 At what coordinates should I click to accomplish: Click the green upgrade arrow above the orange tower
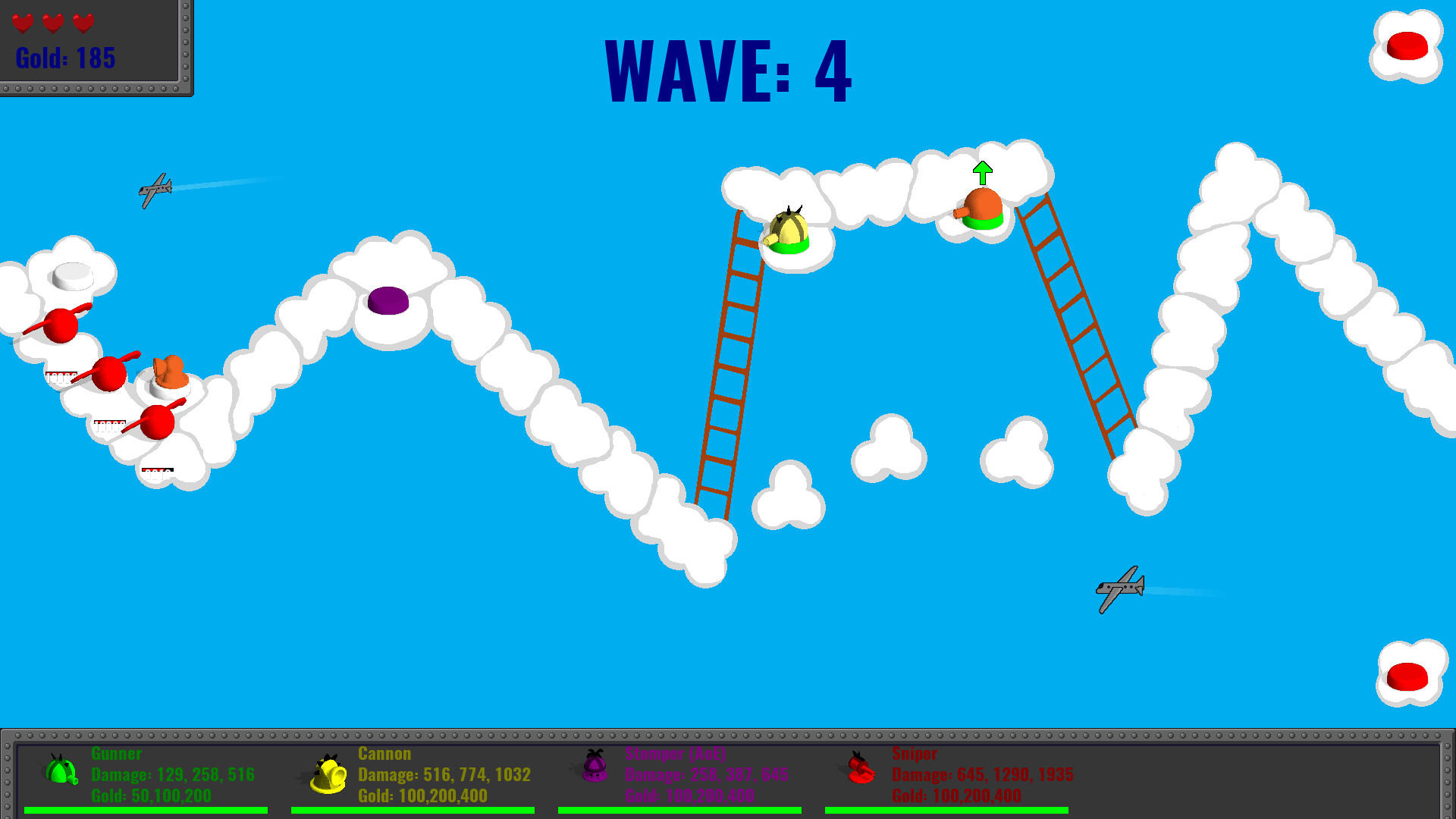(984, 172)
